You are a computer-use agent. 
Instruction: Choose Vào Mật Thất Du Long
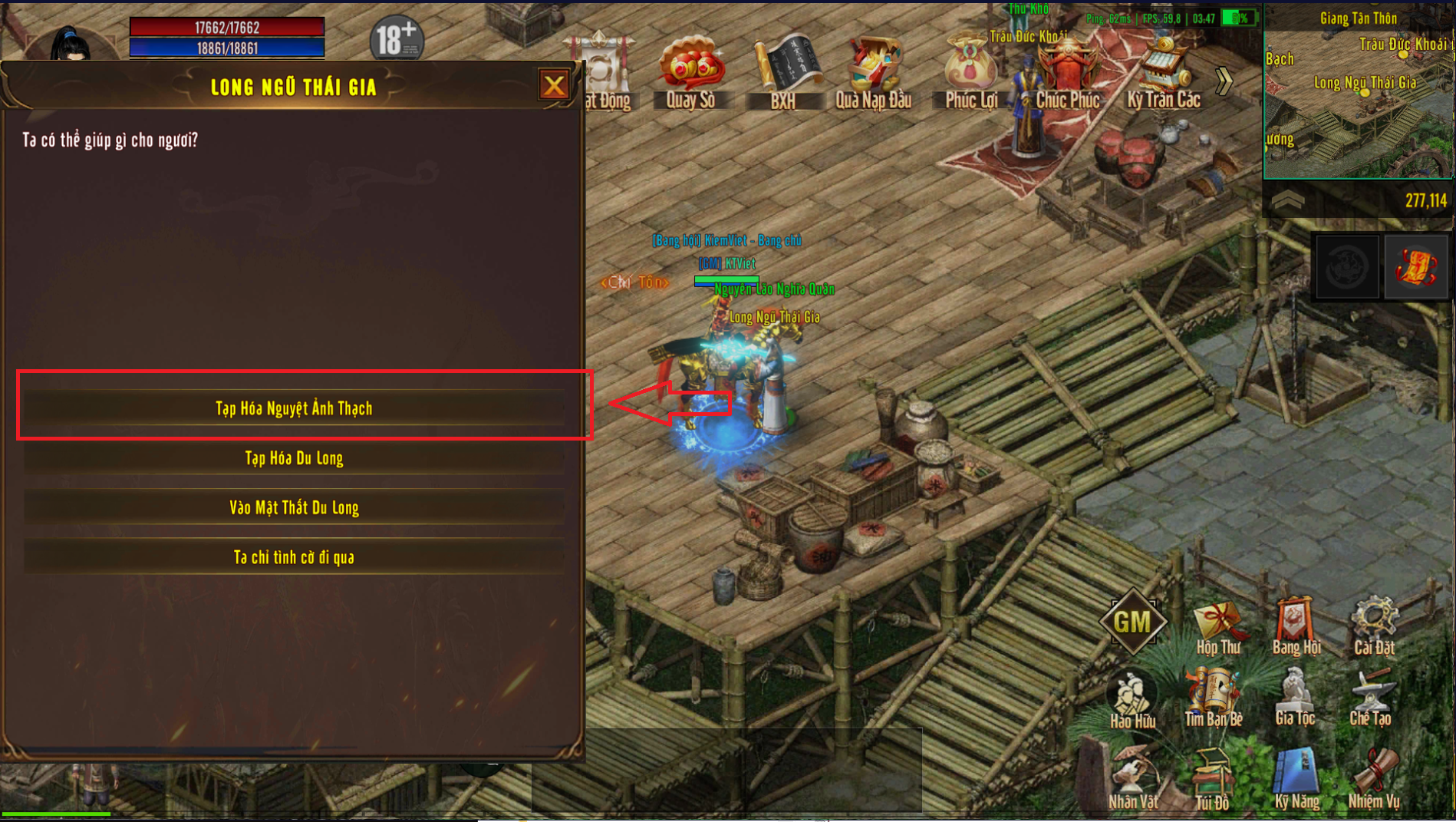(x=294, y=507)
